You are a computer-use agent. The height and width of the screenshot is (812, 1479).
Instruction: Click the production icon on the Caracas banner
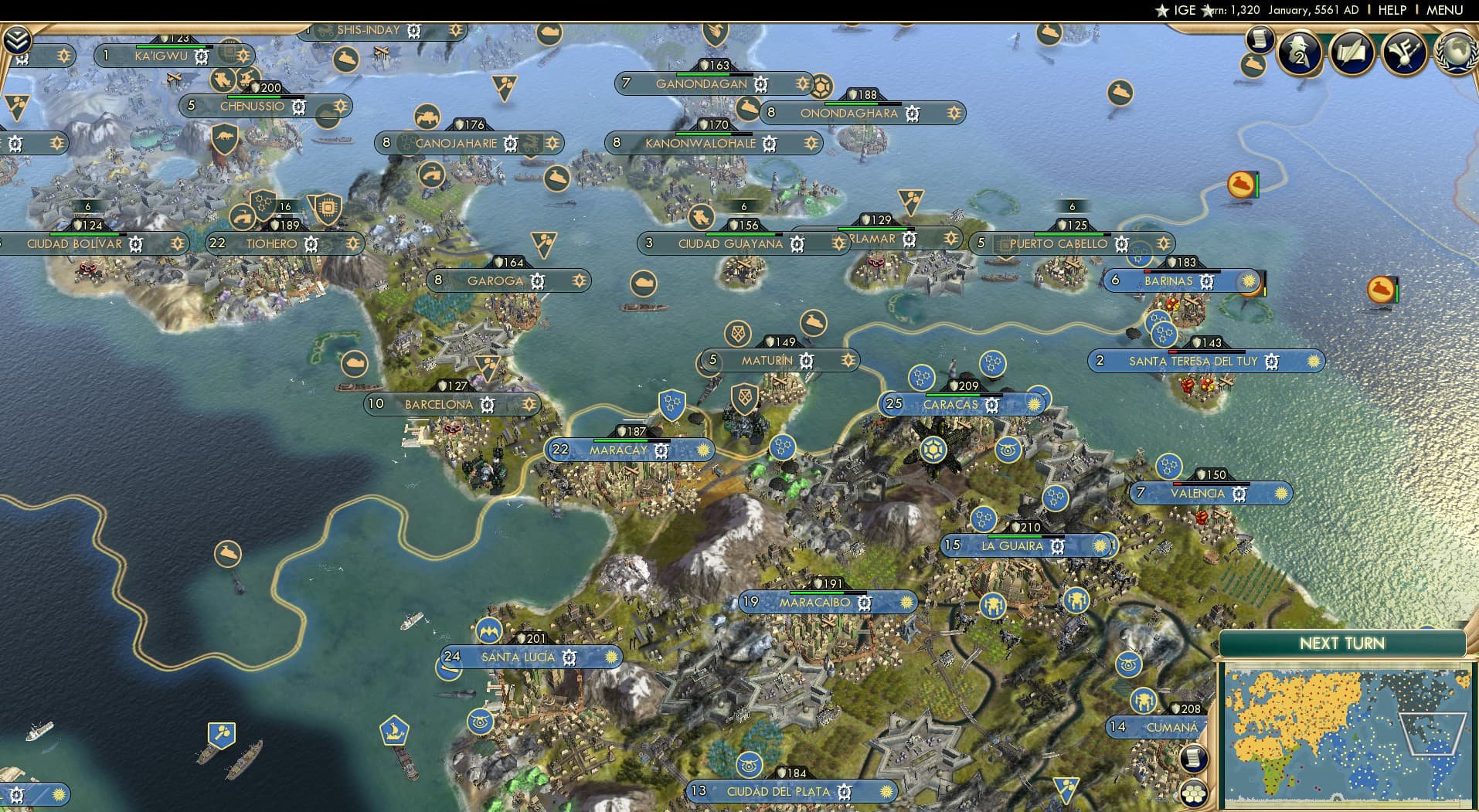click(x=993, y=404)
